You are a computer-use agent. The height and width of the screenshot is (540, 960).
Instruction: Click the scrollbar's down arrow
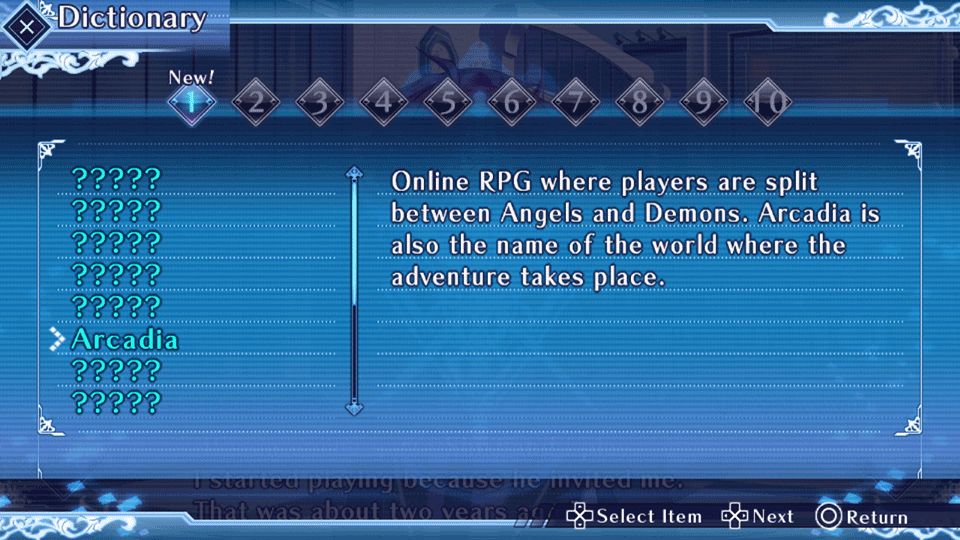(x=353, y=407)
